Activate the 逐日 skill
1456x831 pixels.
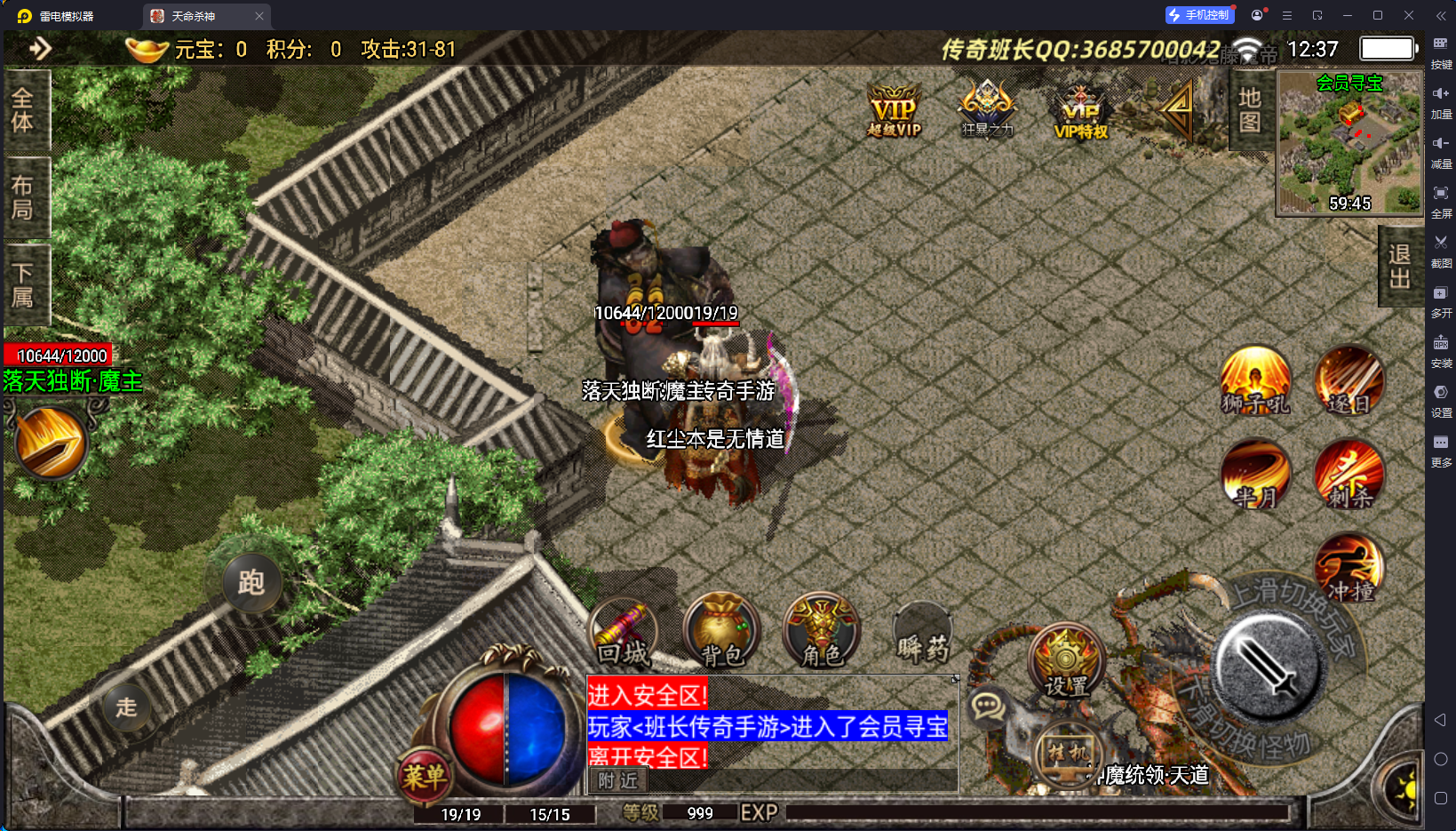pos(1349,380)
